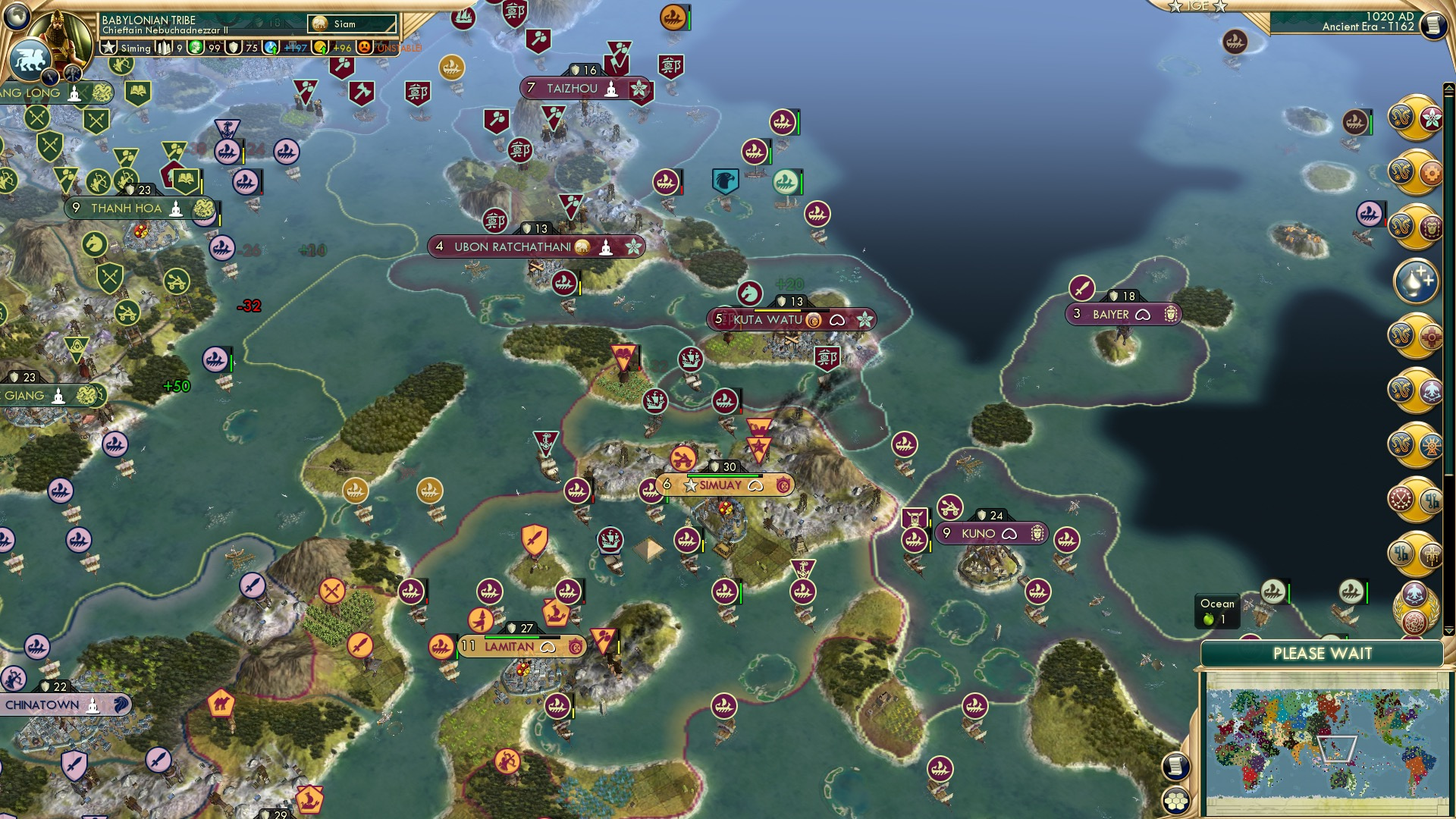This screenshot has height=819, width=1456.
Task: Click the gold coins icon showing +96
Action: [322, 47]
